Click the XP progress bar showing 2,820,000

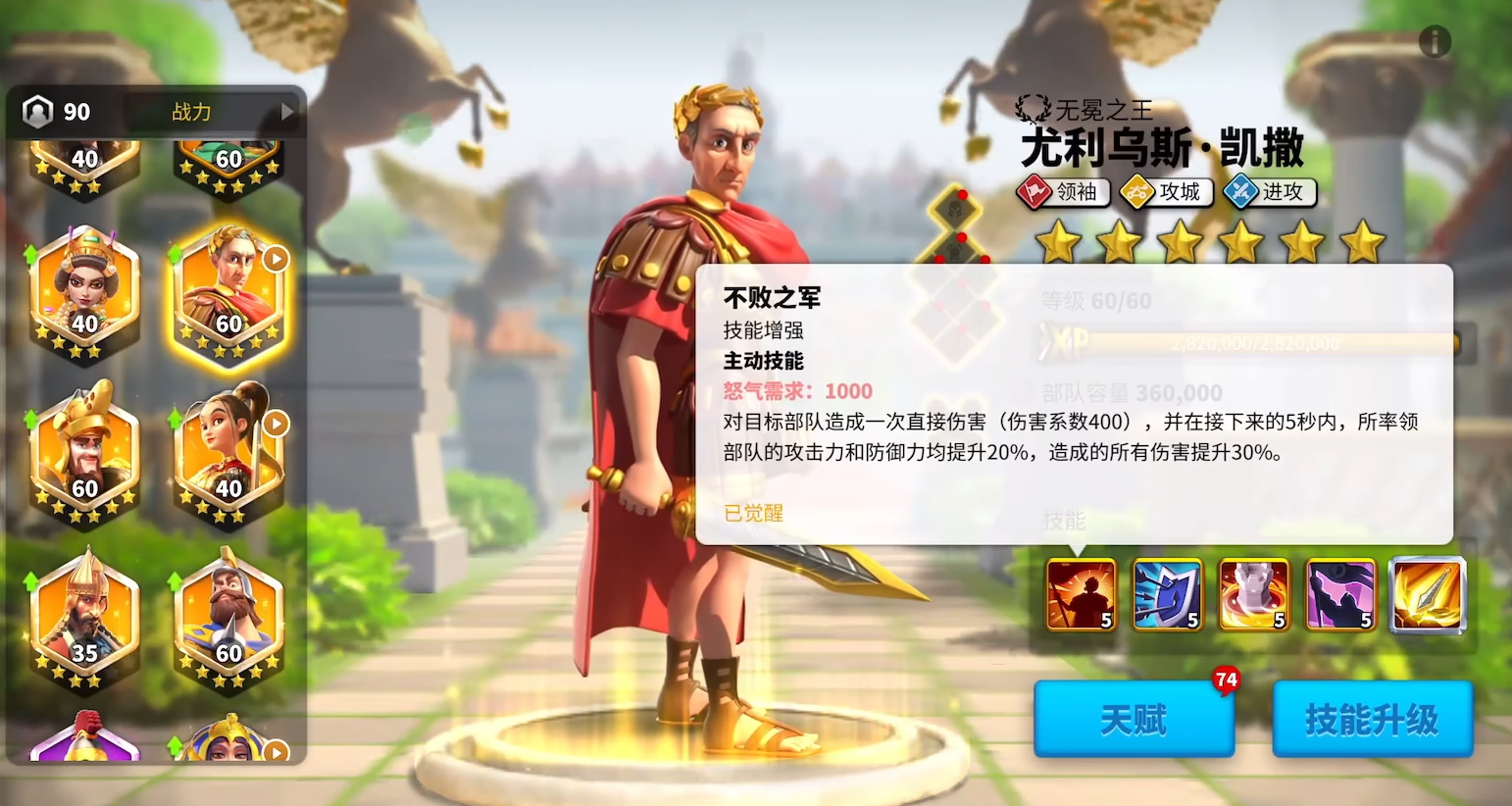click(1255, 342)
